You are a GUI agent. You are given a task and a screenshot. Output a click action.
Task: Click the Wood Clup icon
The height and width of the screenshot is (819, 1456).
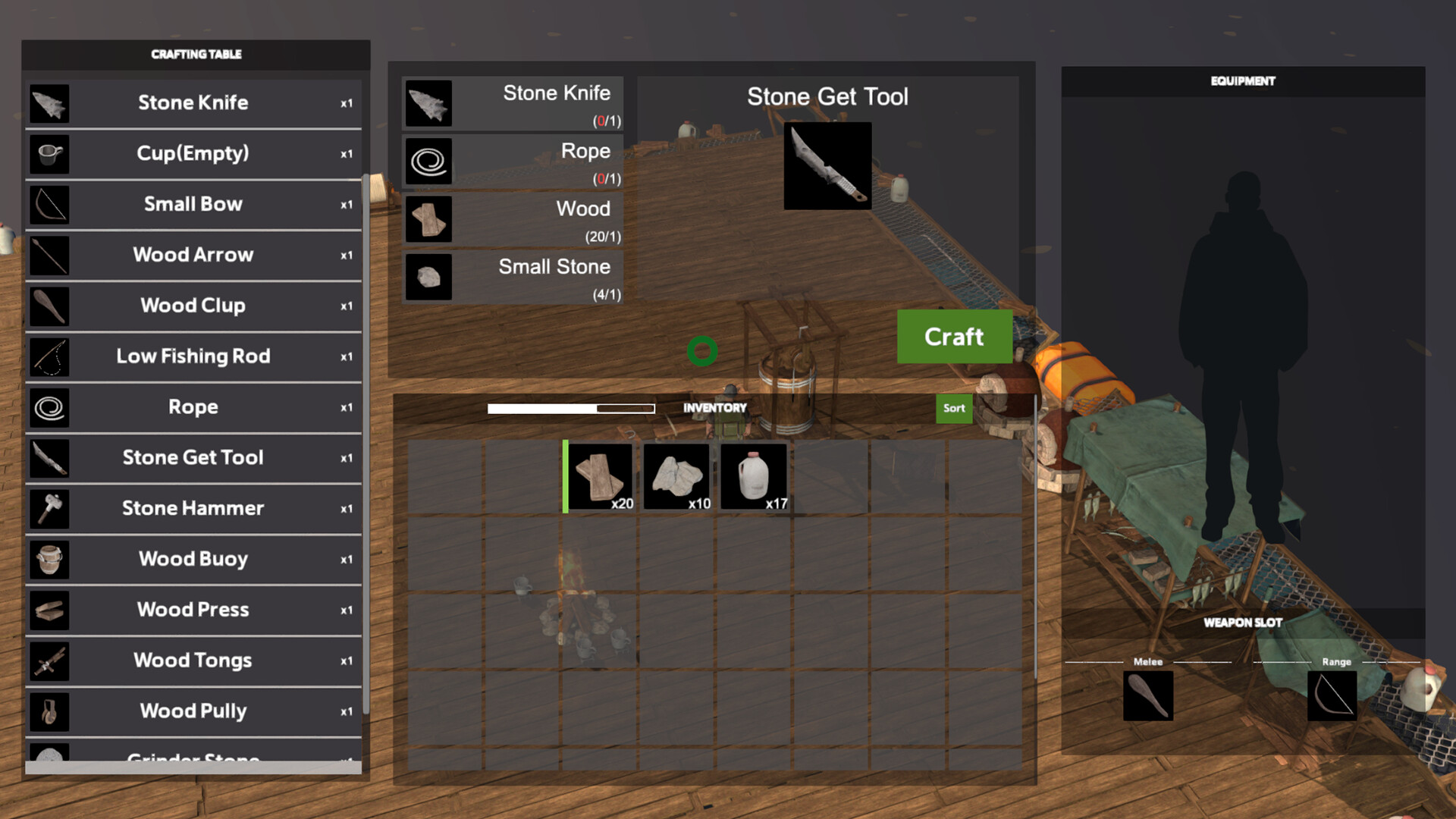pyautogui.click(x=49, y=306)
